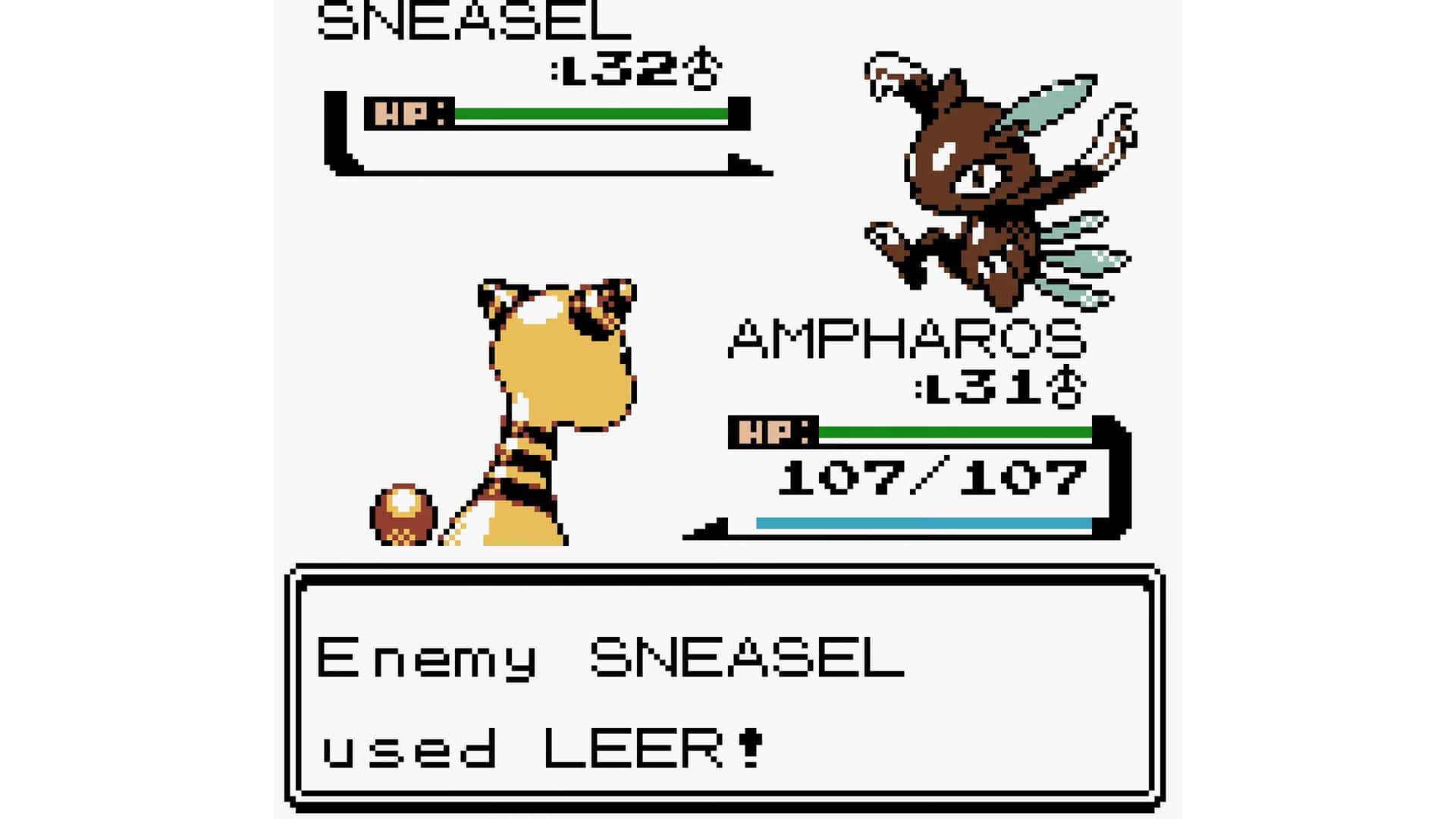Click the exclamation mark after LEER

coord(751,747)
